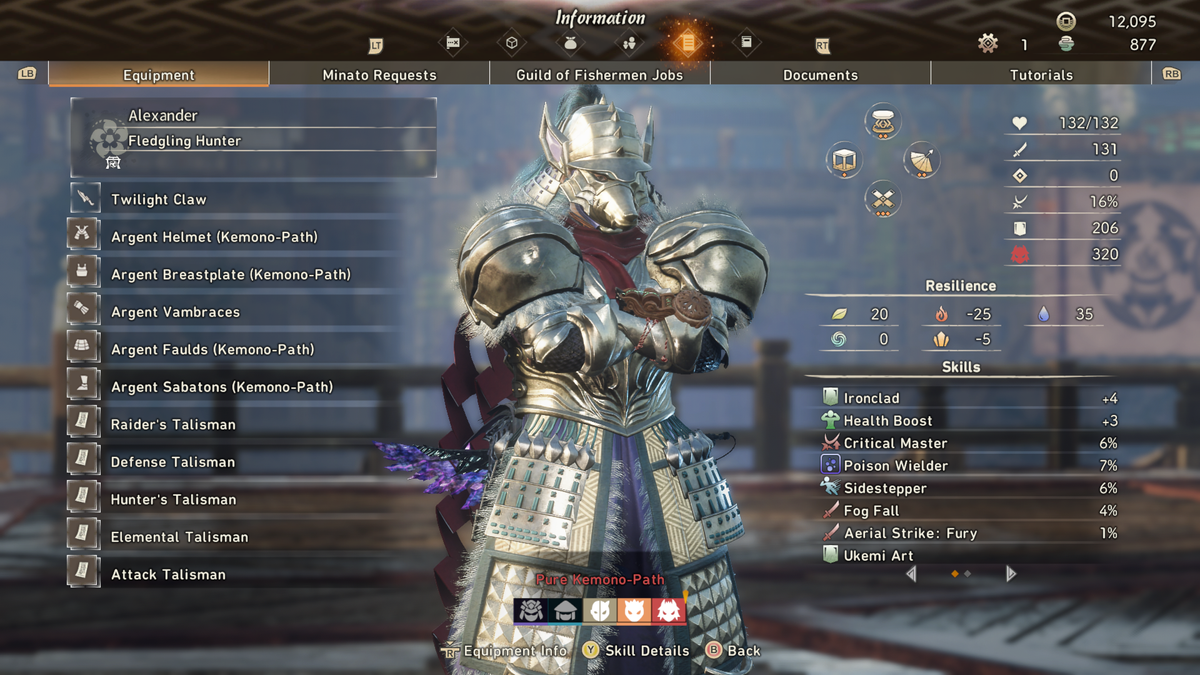Screen dimensions: 1200x675
Task: Select the Equipment tab
Action: tap(159, 75)
